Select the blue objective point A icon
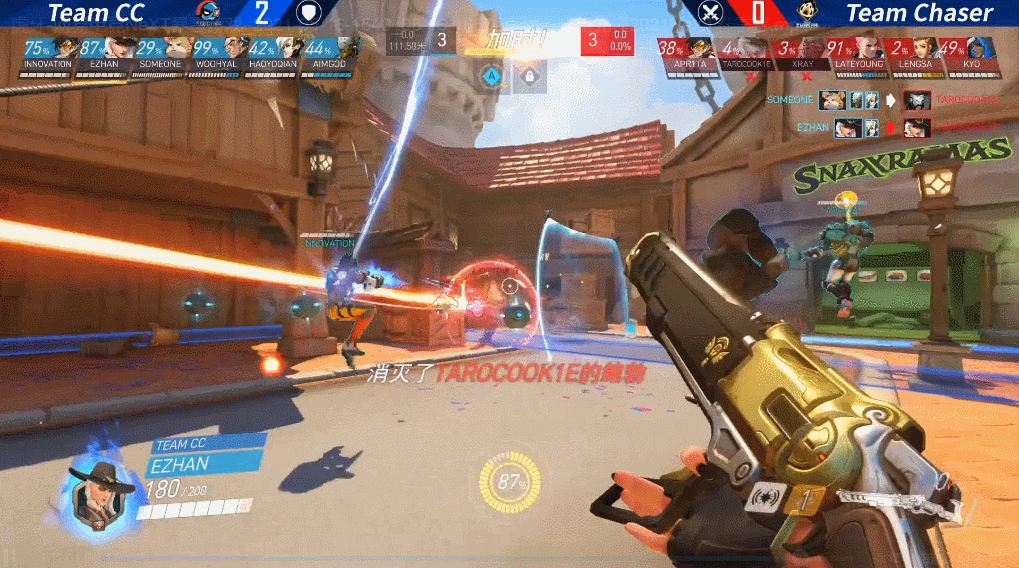This screenshot has width=1019, height=568. 491,75
